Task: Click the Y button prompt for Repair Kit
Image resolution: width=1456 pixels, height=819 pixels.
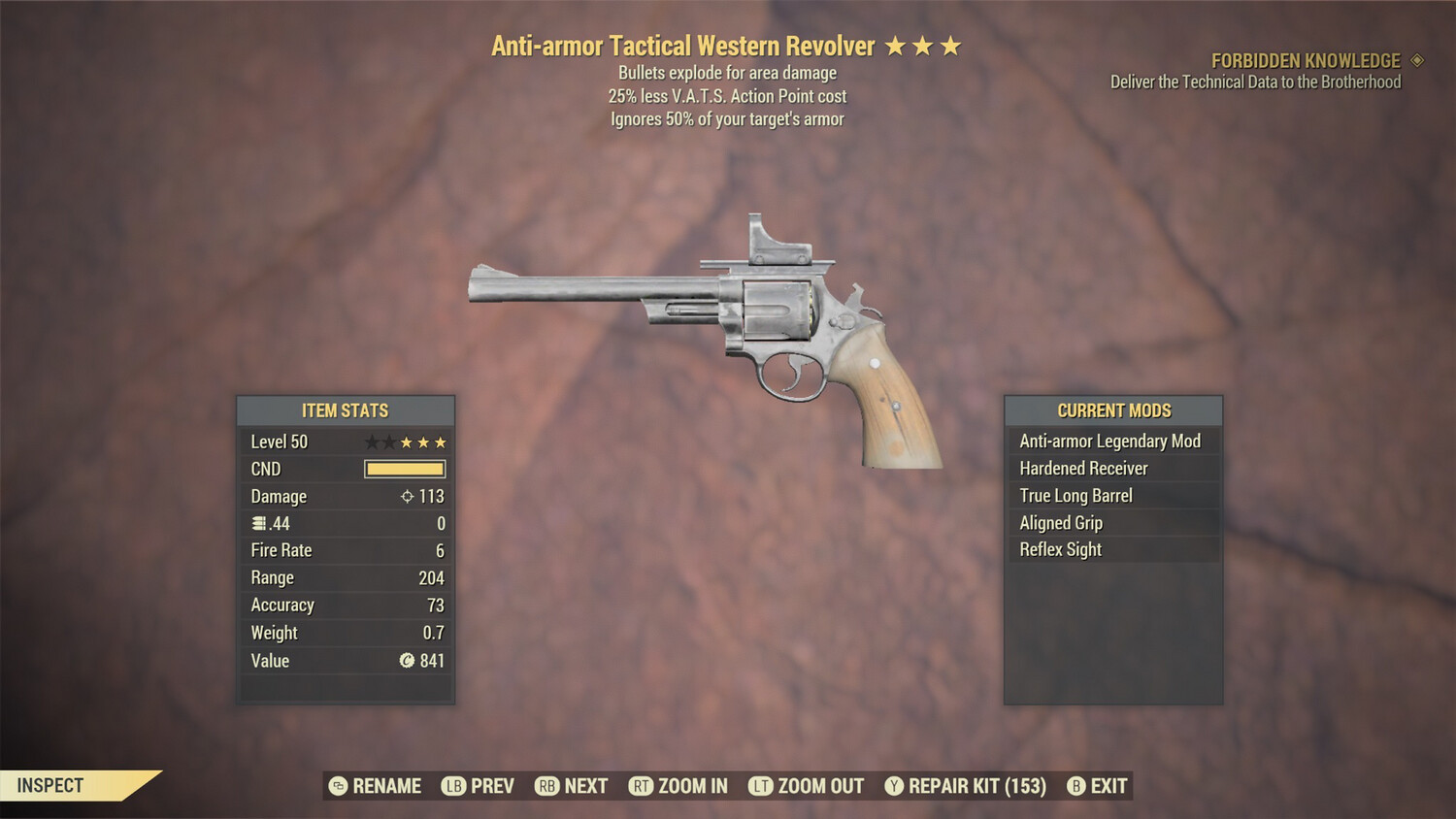Action: pos(893,786)
